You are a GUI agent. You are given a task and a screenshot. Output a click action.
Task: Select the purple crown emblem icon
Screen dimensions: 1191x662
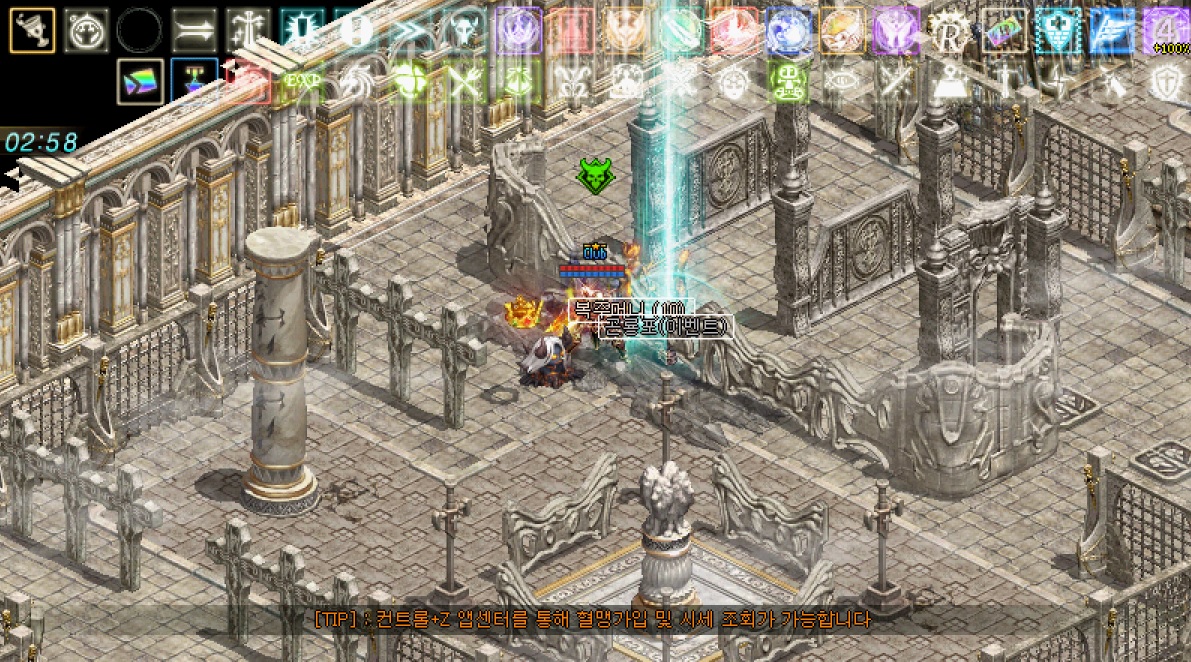[518, 30]
